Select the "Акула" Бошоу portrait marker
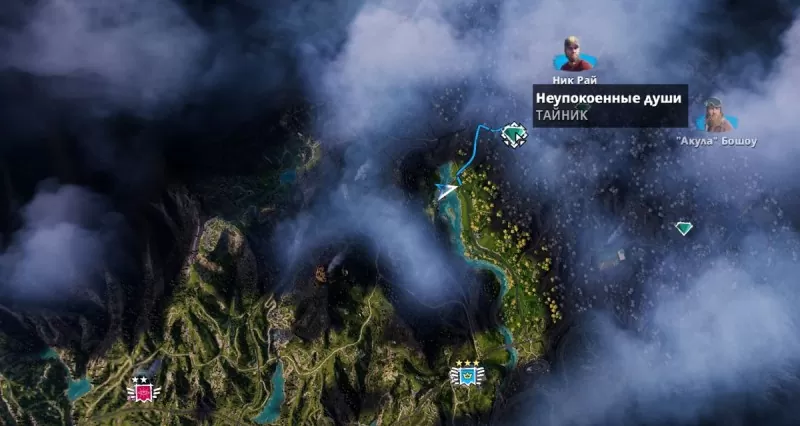 (x=713, y=116)
